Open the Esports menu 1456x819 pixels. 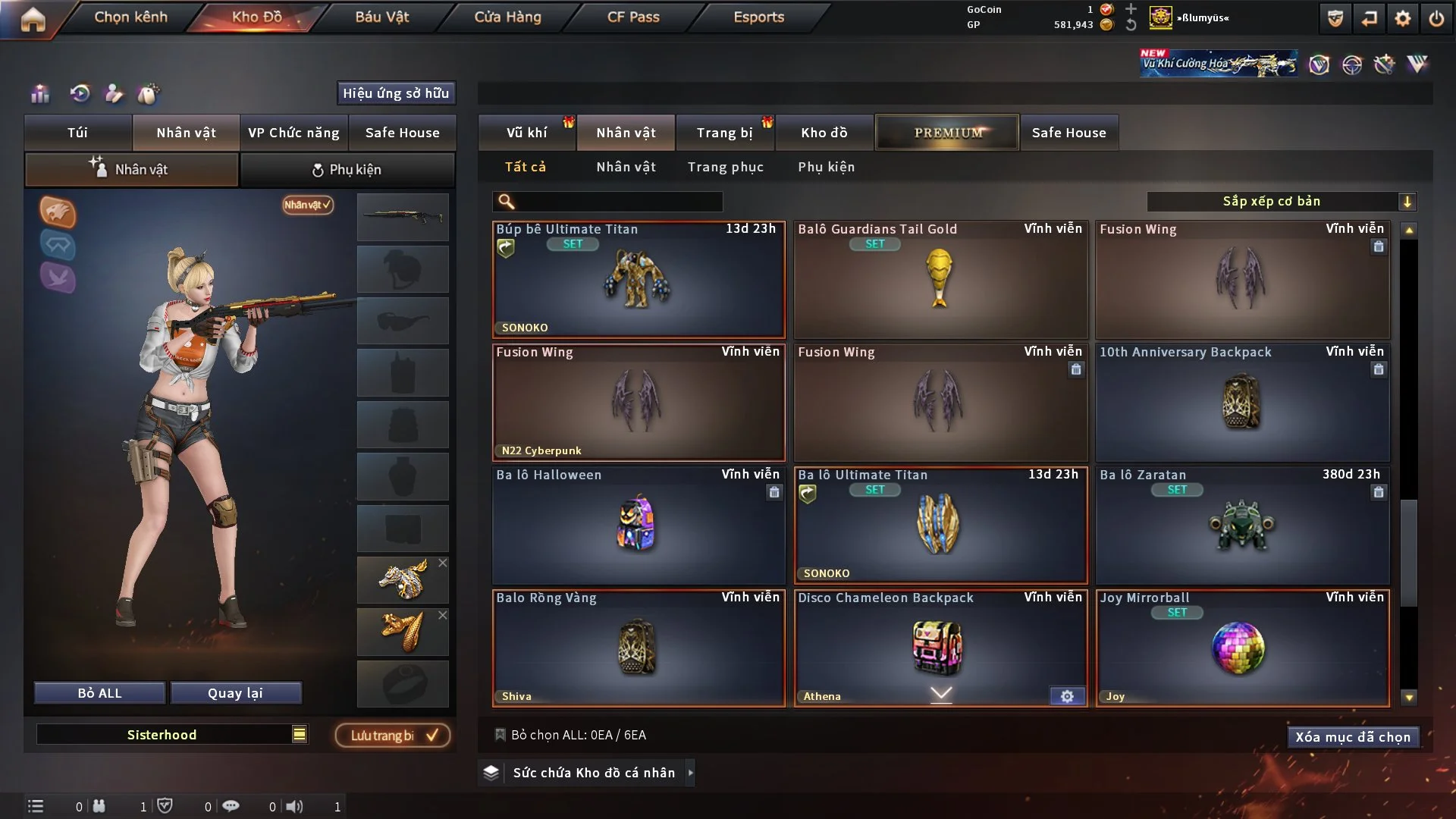point(758,17)
